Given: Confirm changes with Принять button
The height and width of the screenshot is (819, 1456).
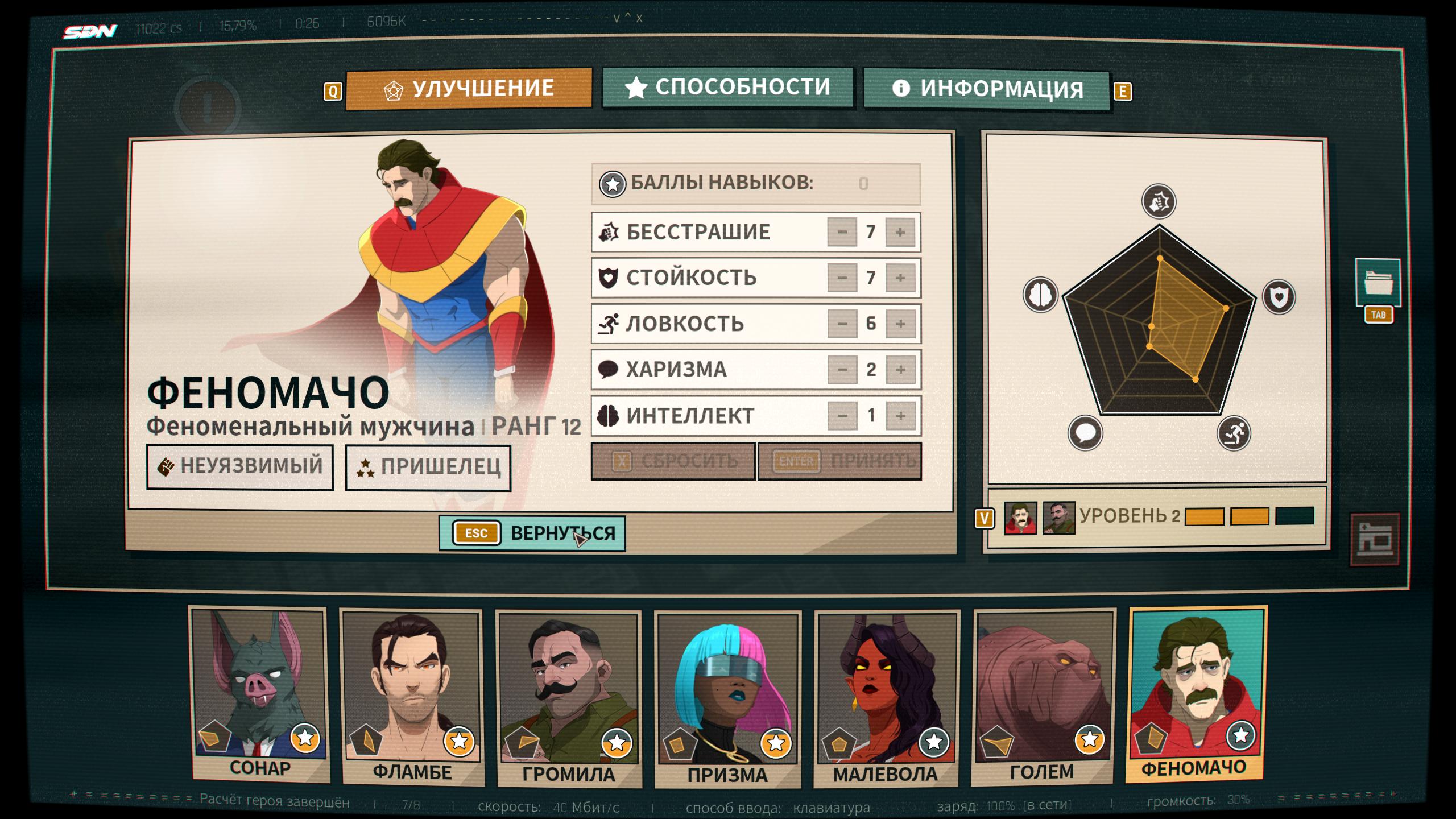Looking at the screenshot, I should coord(839,461).
